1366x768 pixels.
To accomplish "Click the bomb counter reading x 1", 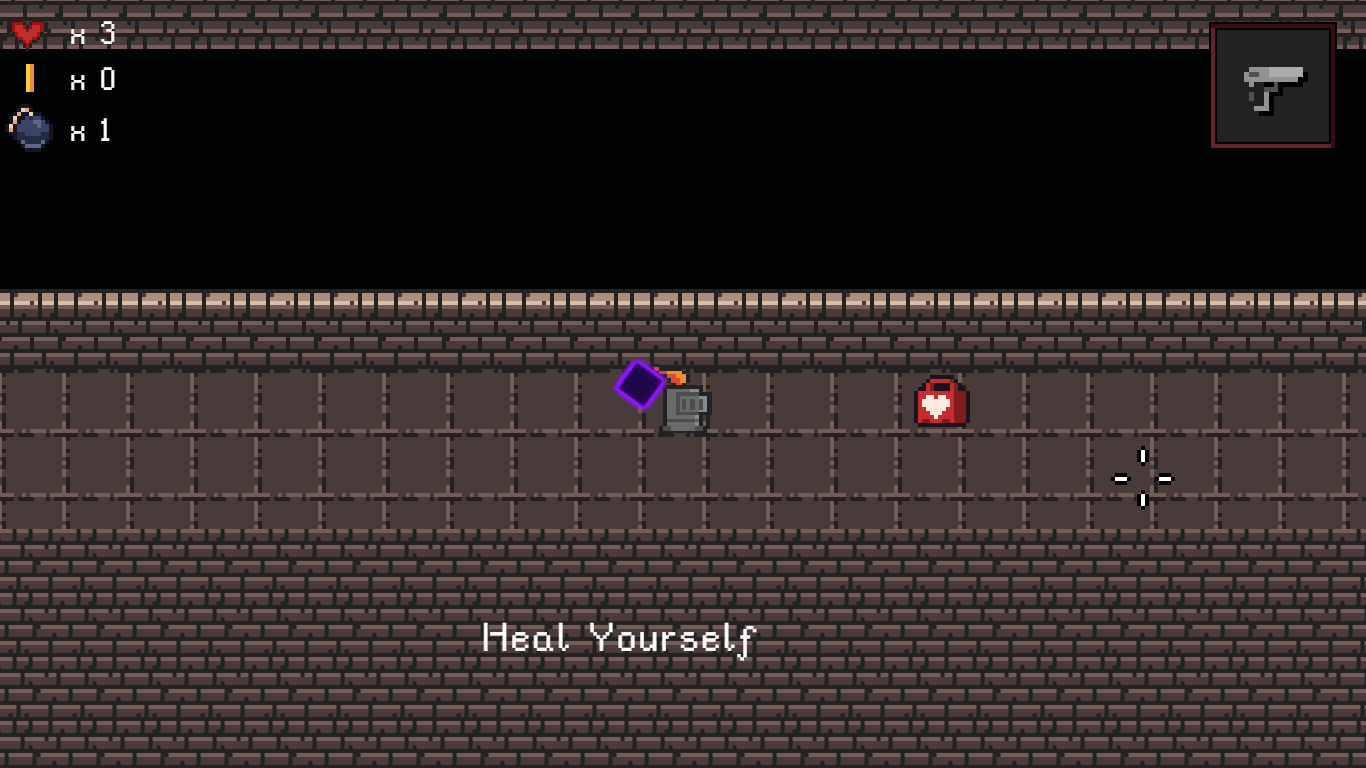I will [93, 131].
